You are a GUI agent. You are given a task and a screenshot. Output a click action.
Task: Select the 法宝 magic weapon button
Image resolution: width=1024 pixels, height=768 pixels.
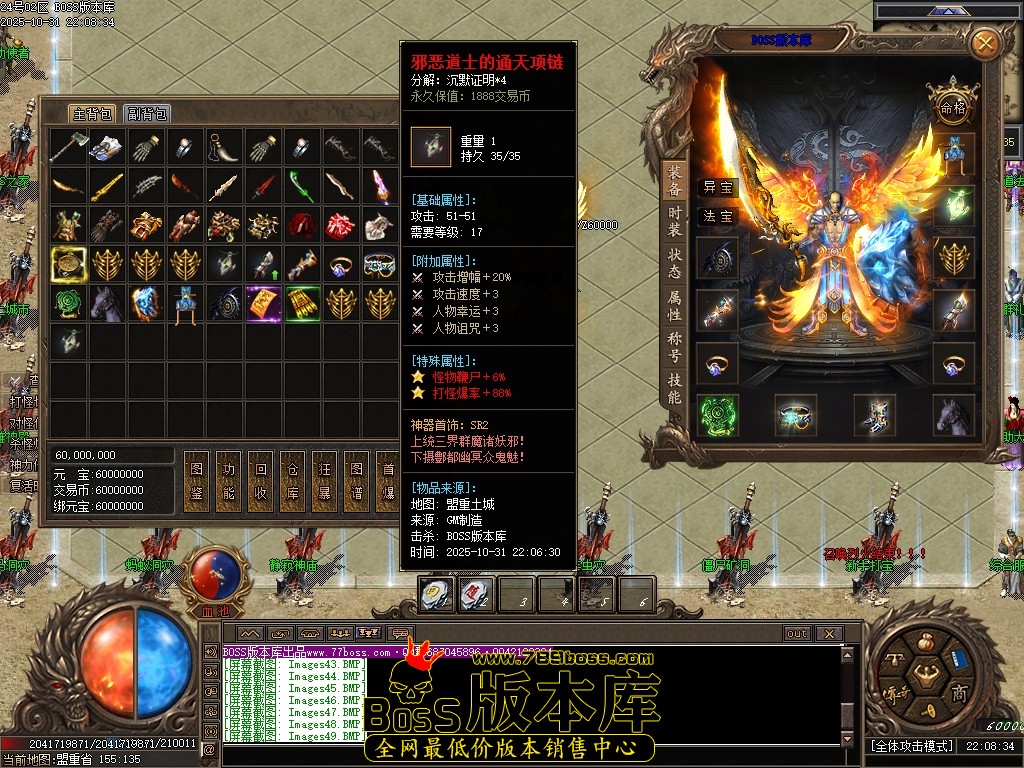(x=717, y=216)
